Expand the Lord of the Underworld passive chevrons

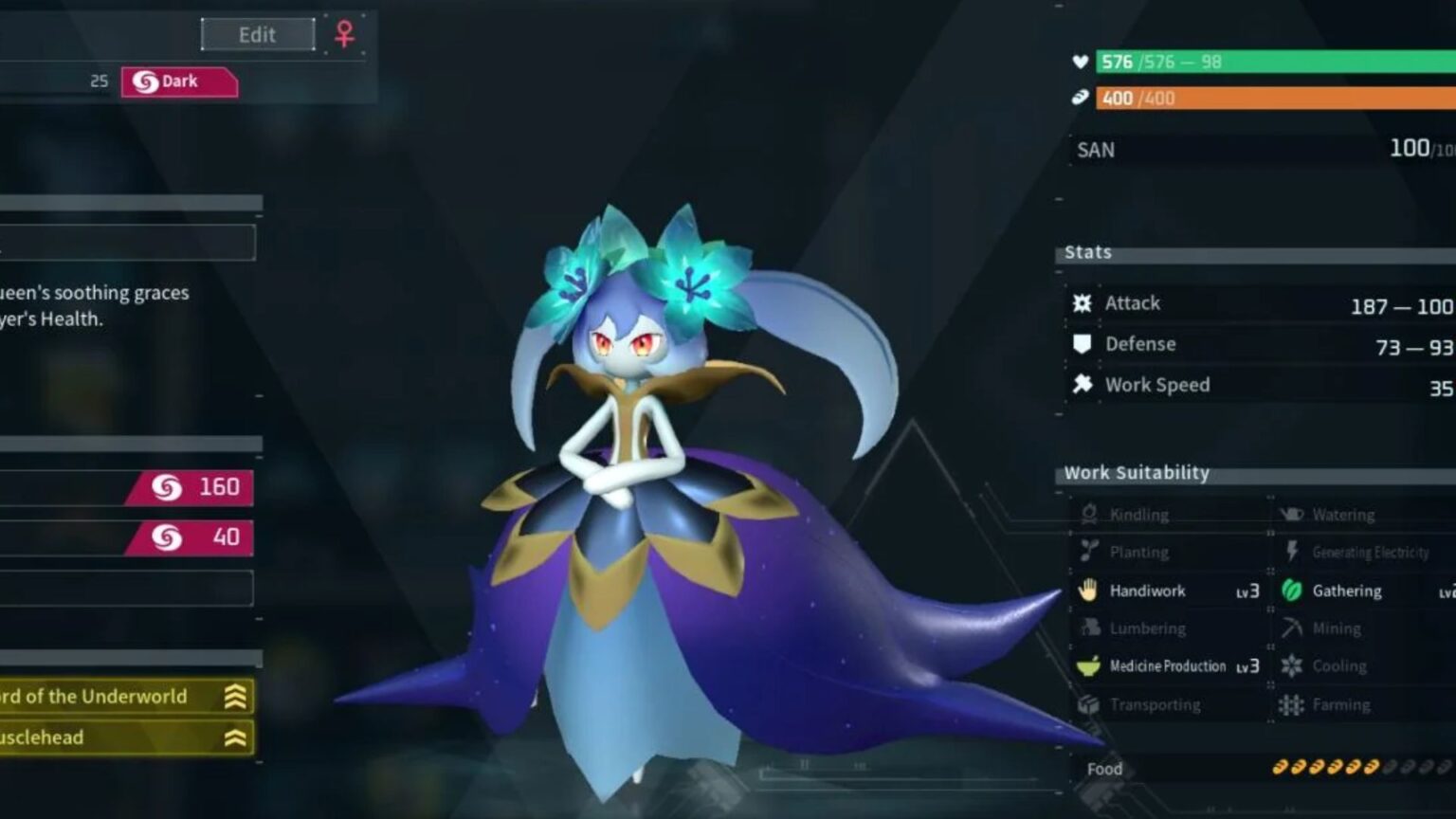point(234,696)
